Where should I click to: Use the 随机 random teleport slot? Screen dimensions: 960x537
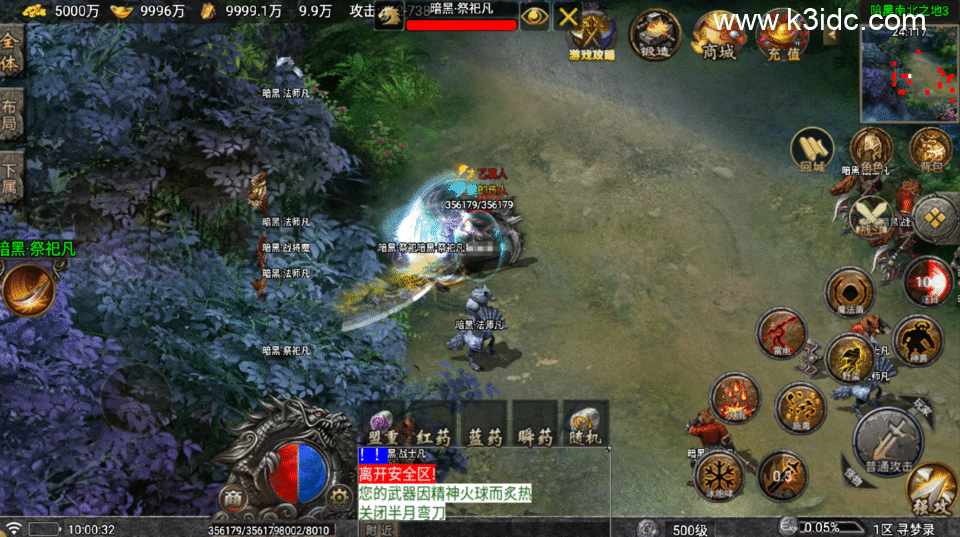pos(585,423)
